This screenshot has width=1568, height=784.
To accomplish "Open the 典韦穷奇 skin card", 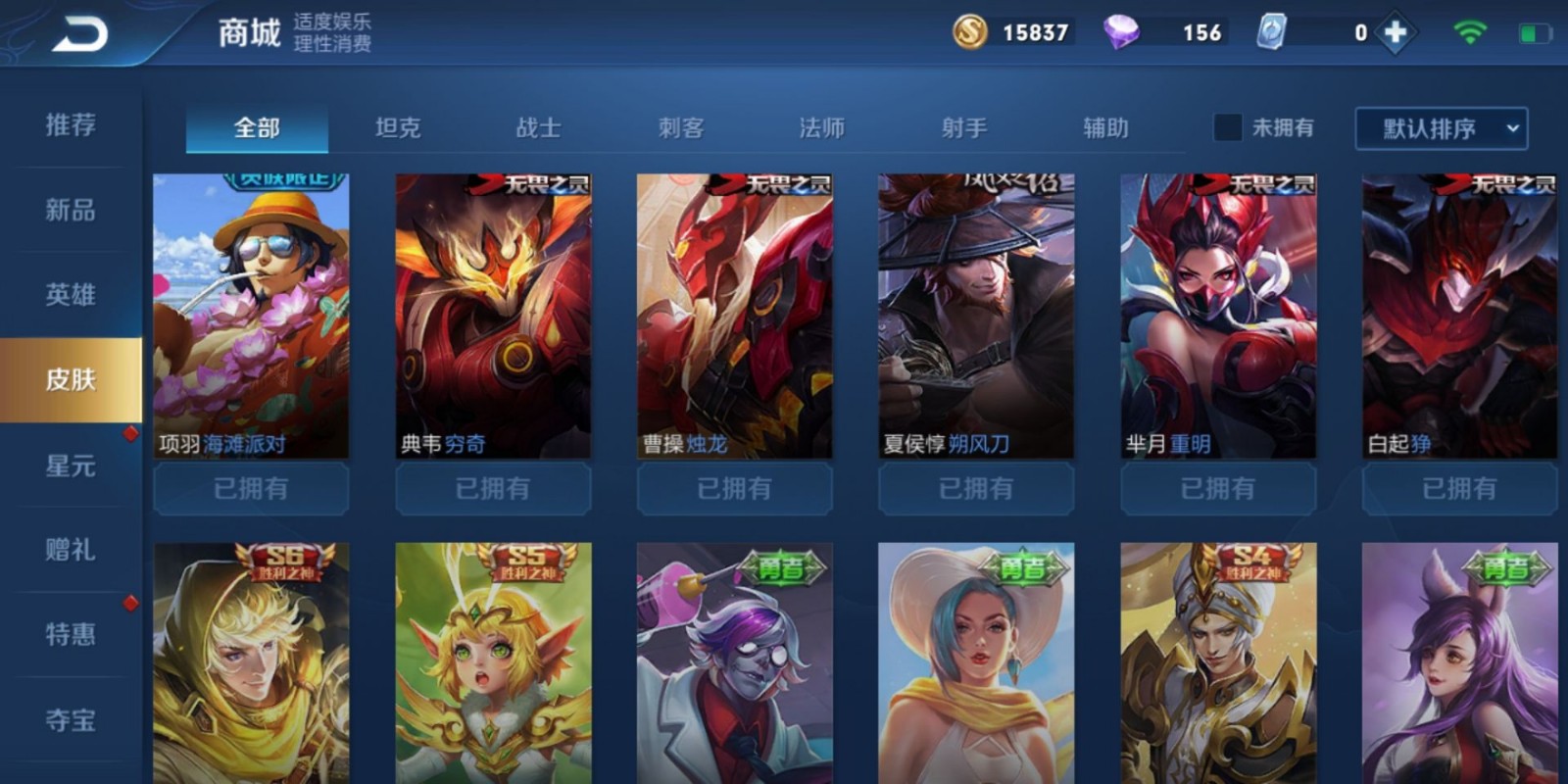I will click(492, 314).
